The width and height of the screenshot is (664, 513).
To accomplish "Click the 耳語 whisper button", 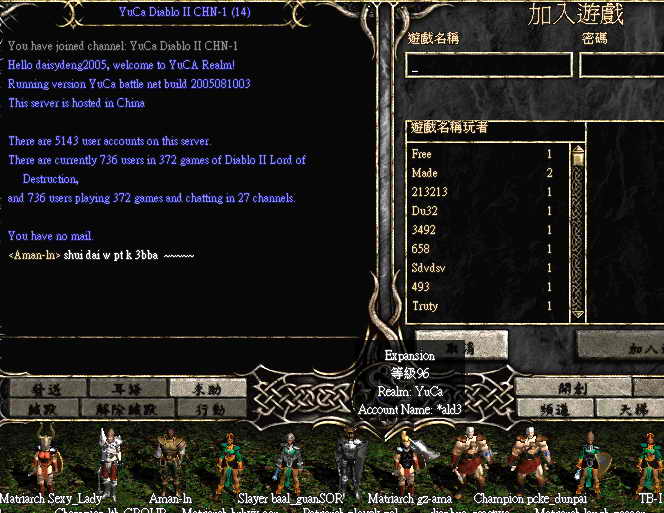I will tap(127, 388).
